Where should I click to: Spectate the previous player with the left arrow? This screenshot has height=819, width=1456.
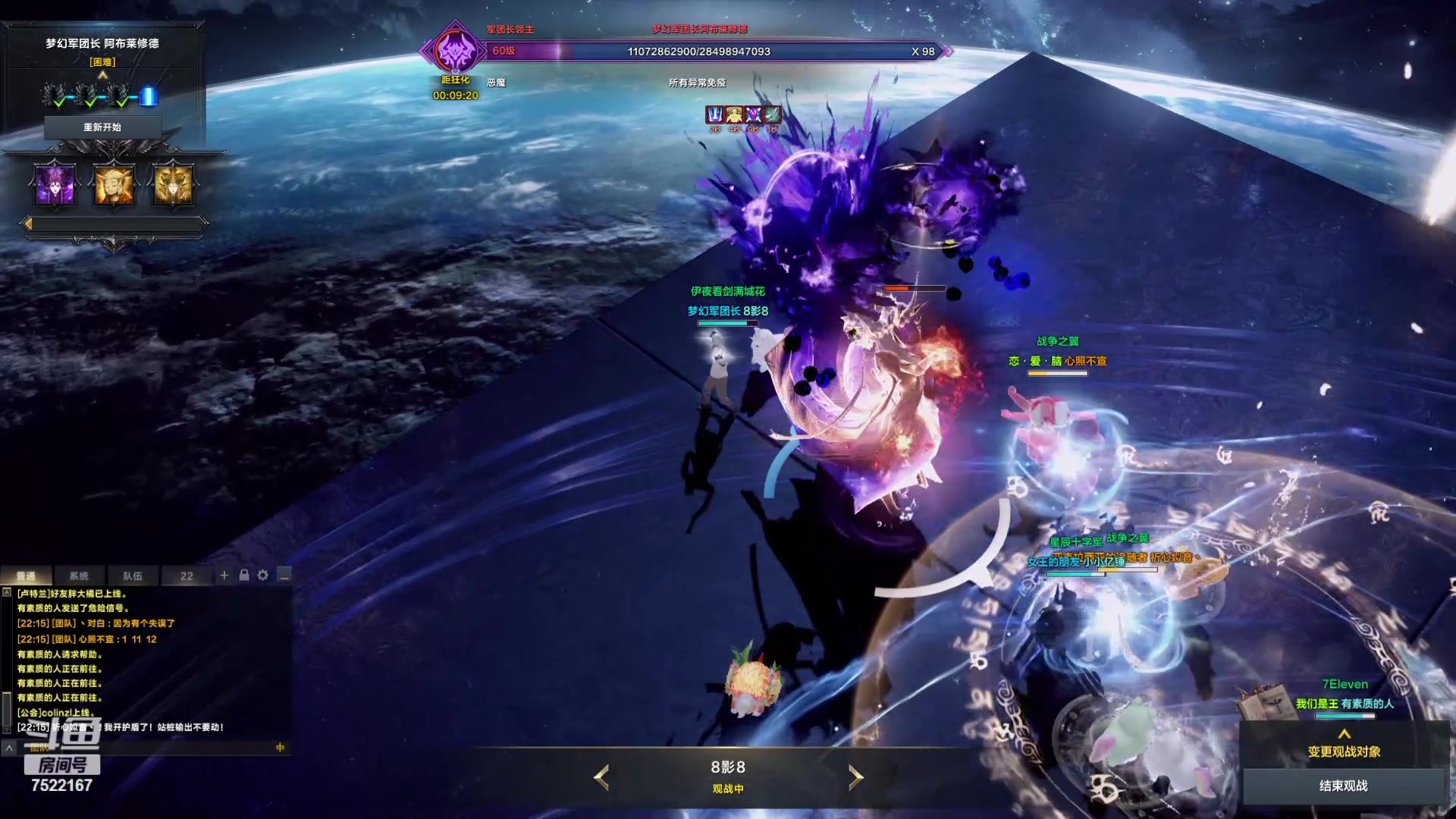[x=601, y=777]
